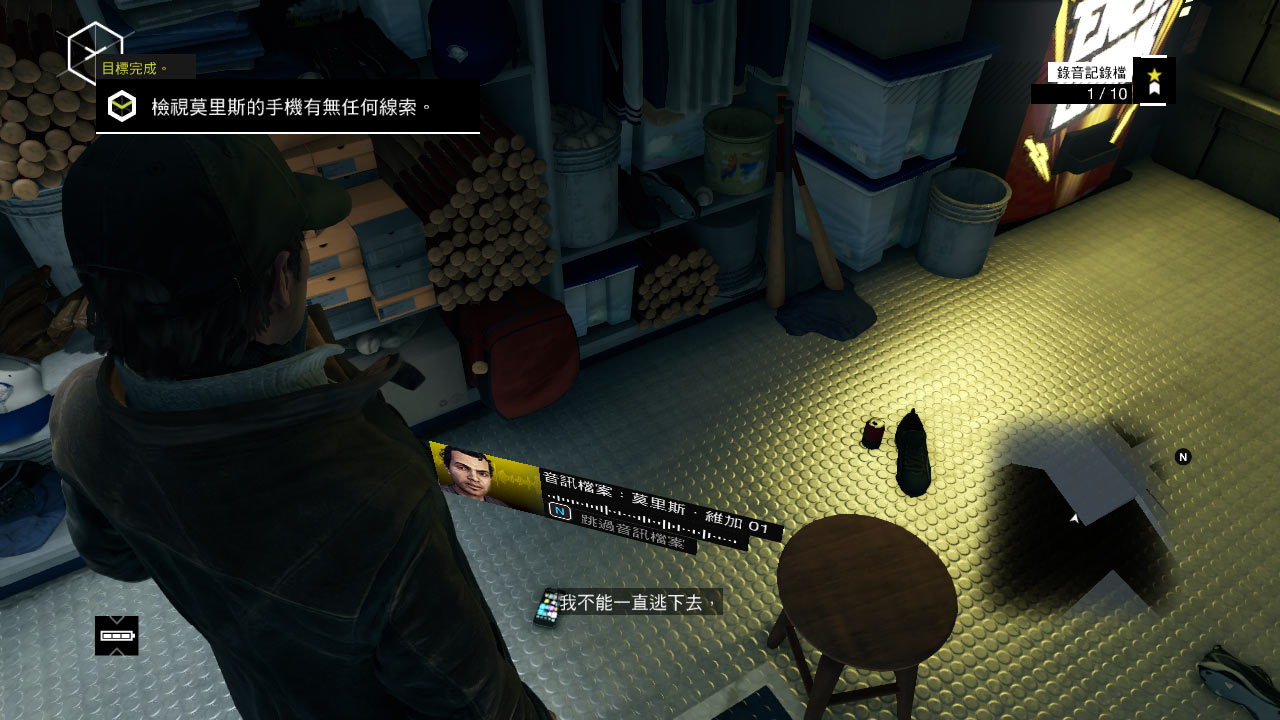Click the phone battery indicator icon
This screenshot has height=720, width=1280.
[x=117, y=636]
